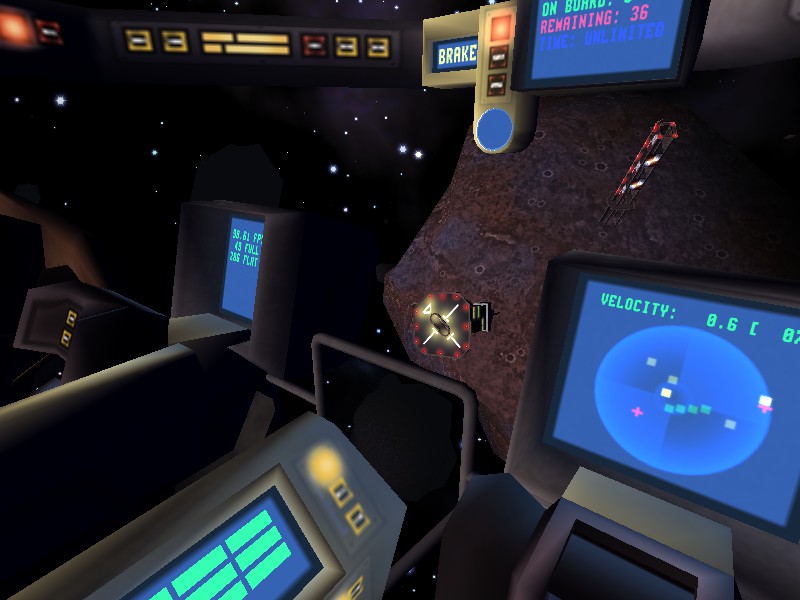Activate the BRAKE panel indicator
800x600 pixels.
point(458,54)
